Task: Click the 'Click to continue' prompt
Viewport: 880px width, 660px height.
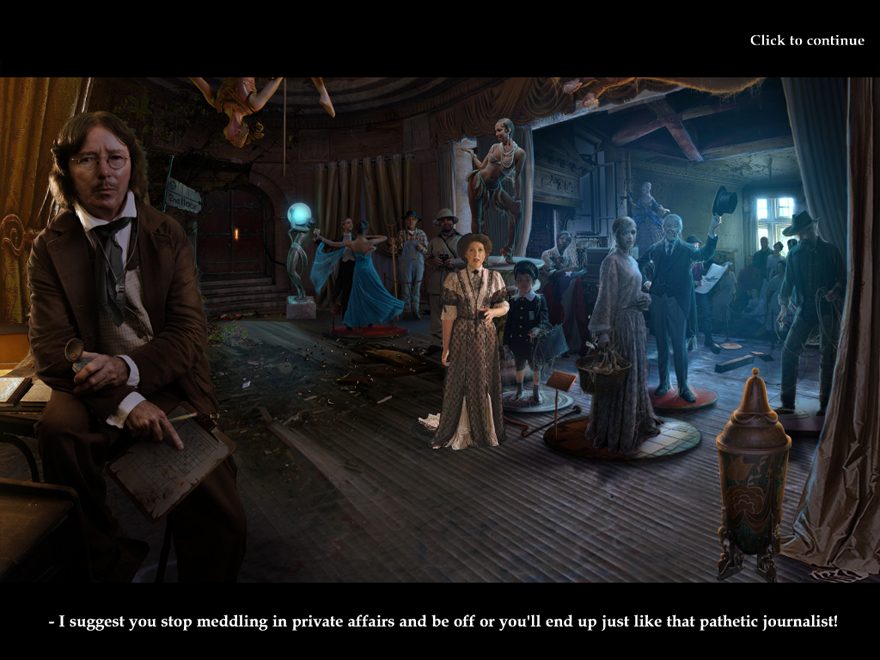Action: coord(806,40)
